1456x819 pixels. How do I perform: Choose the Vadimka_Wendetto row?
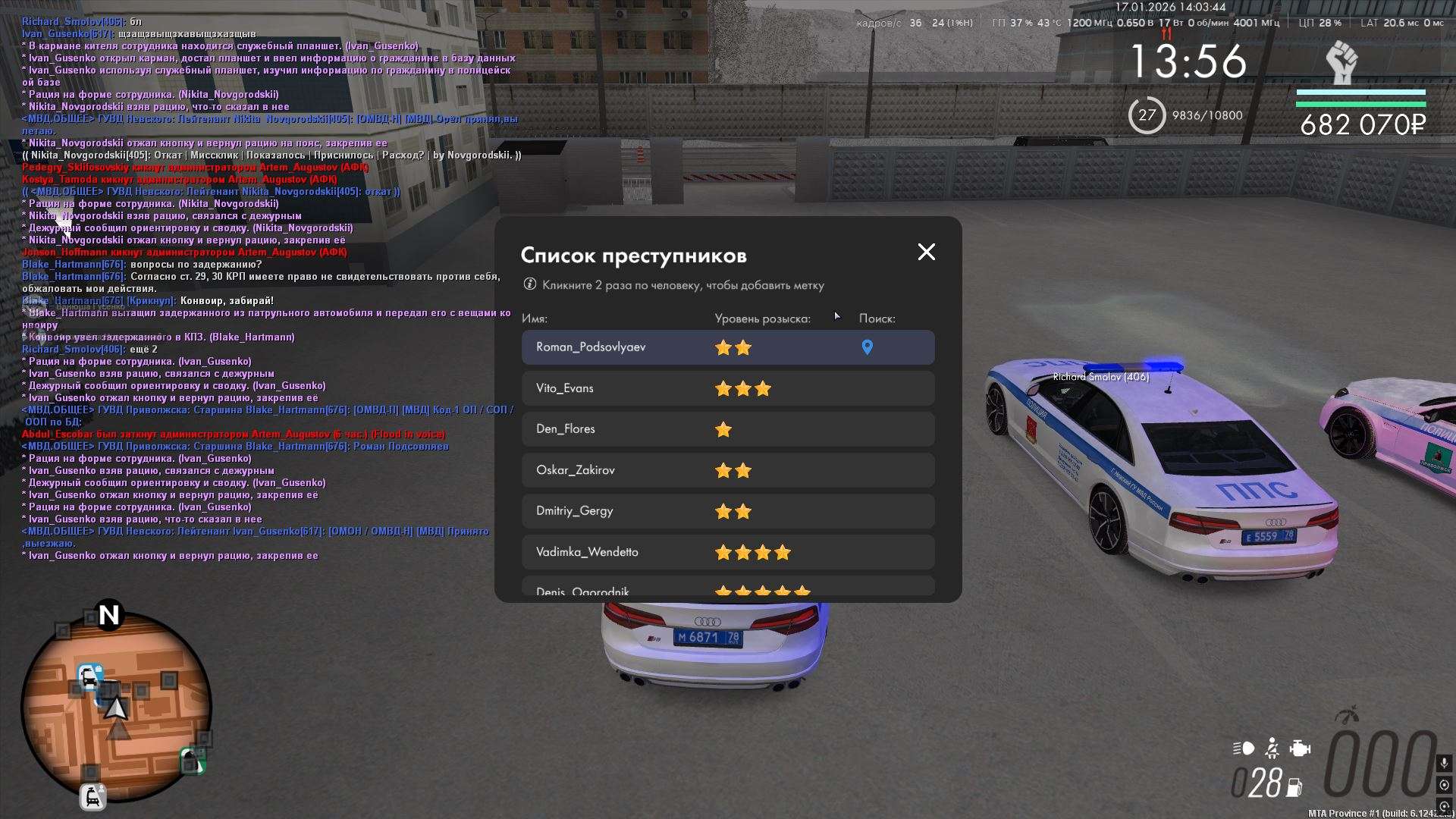(587, 552)
